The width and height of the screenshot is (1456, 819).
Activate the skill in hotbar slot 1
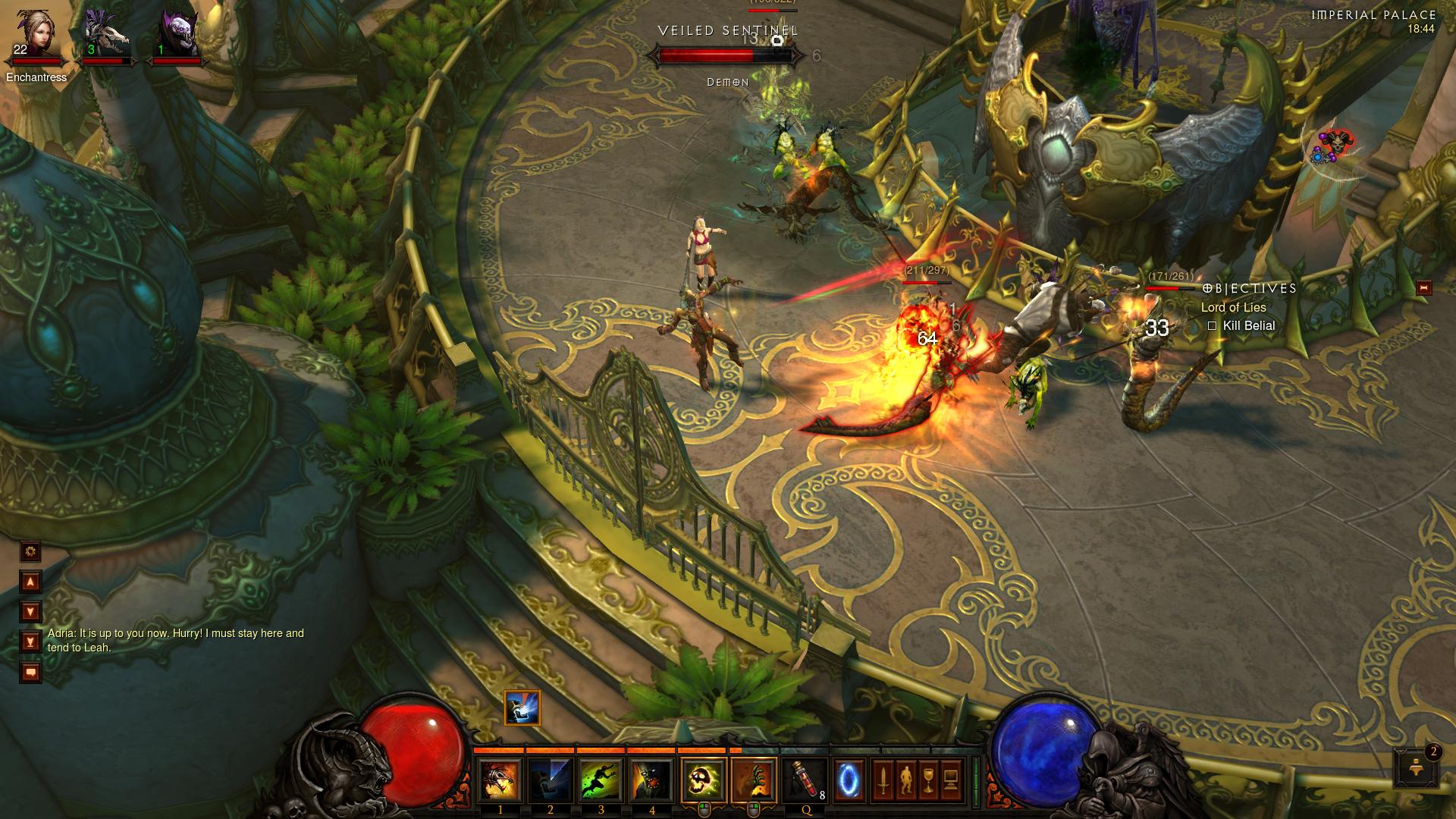[500, 781]
